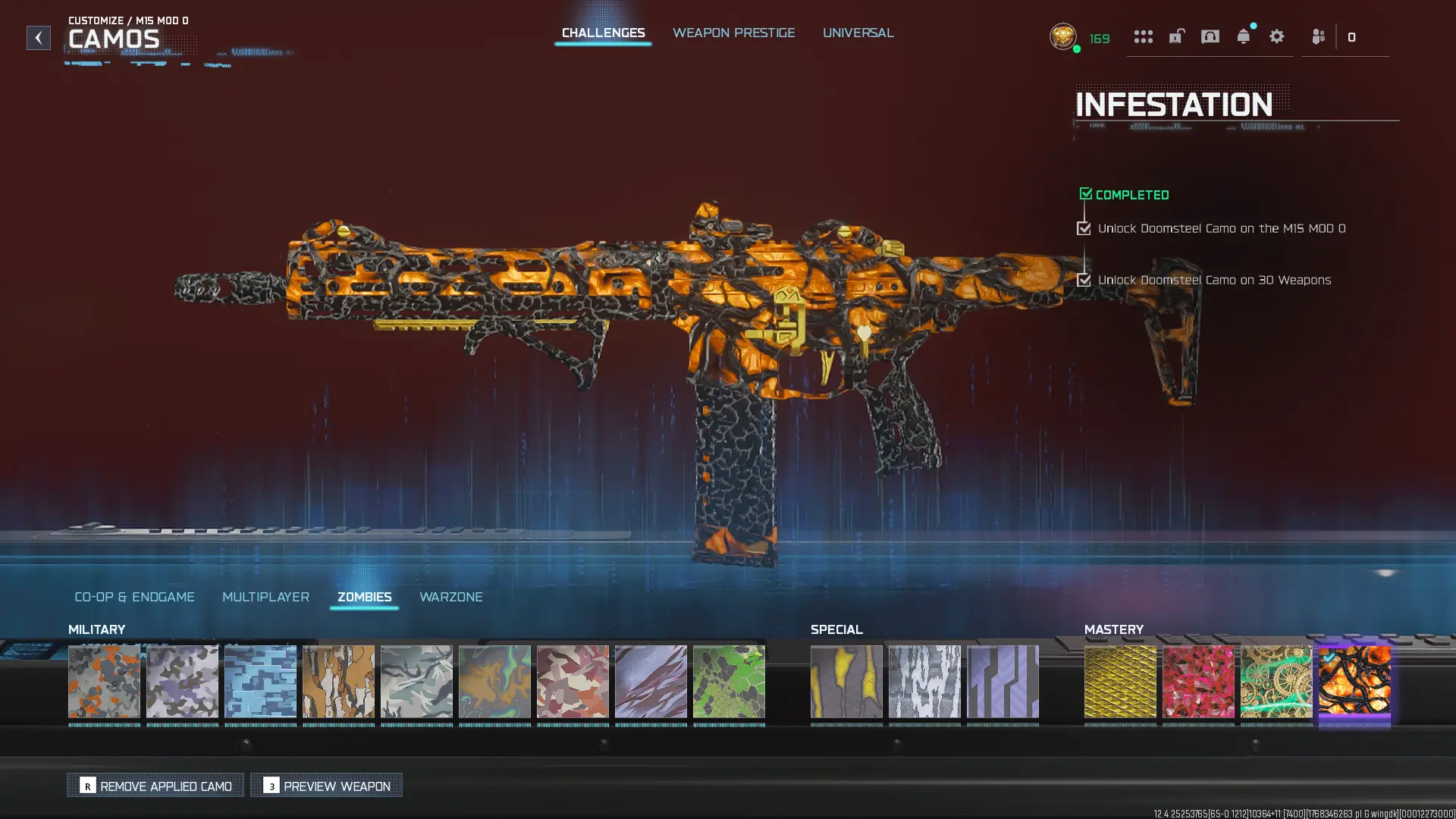Check the Unlock Doomsteel Camo on M15 MOD 0 task

[x=1083, y=227]
